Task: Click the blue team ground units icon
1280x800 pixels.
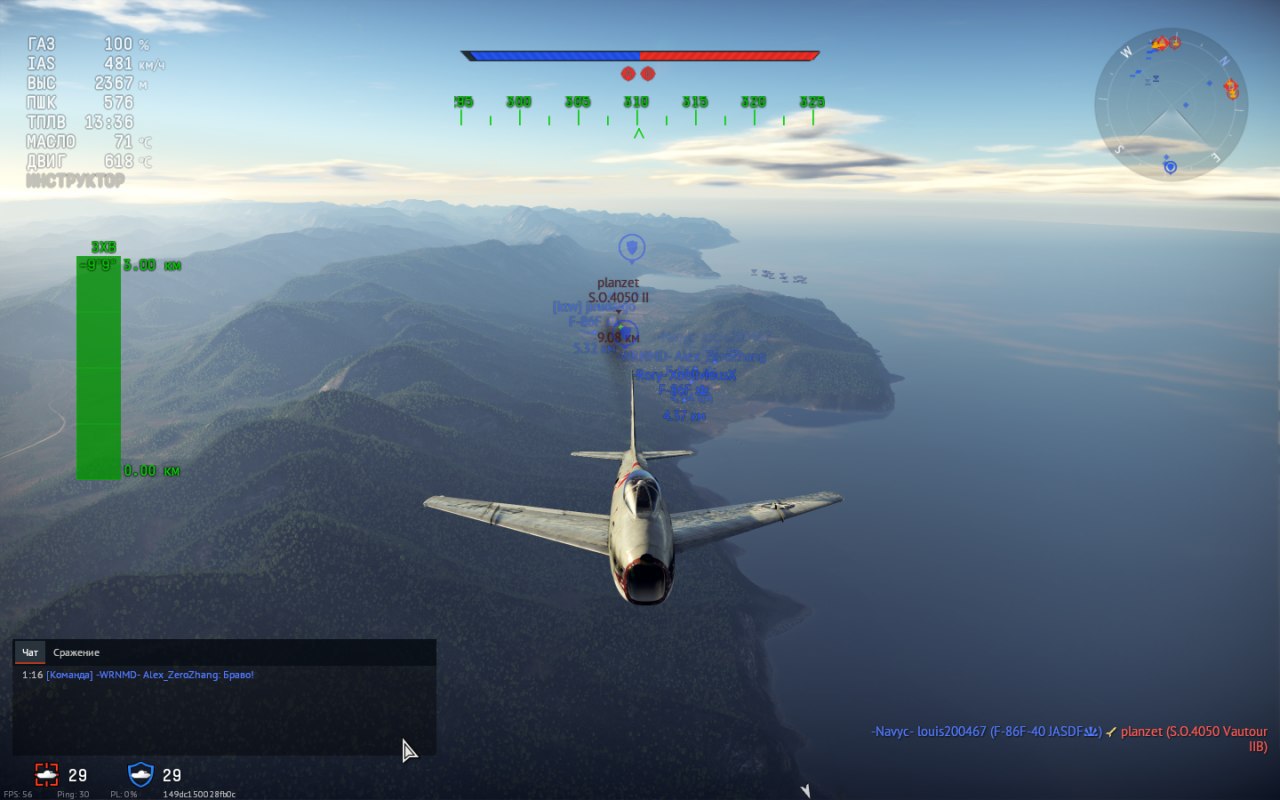Action: (x=141, y=775)
